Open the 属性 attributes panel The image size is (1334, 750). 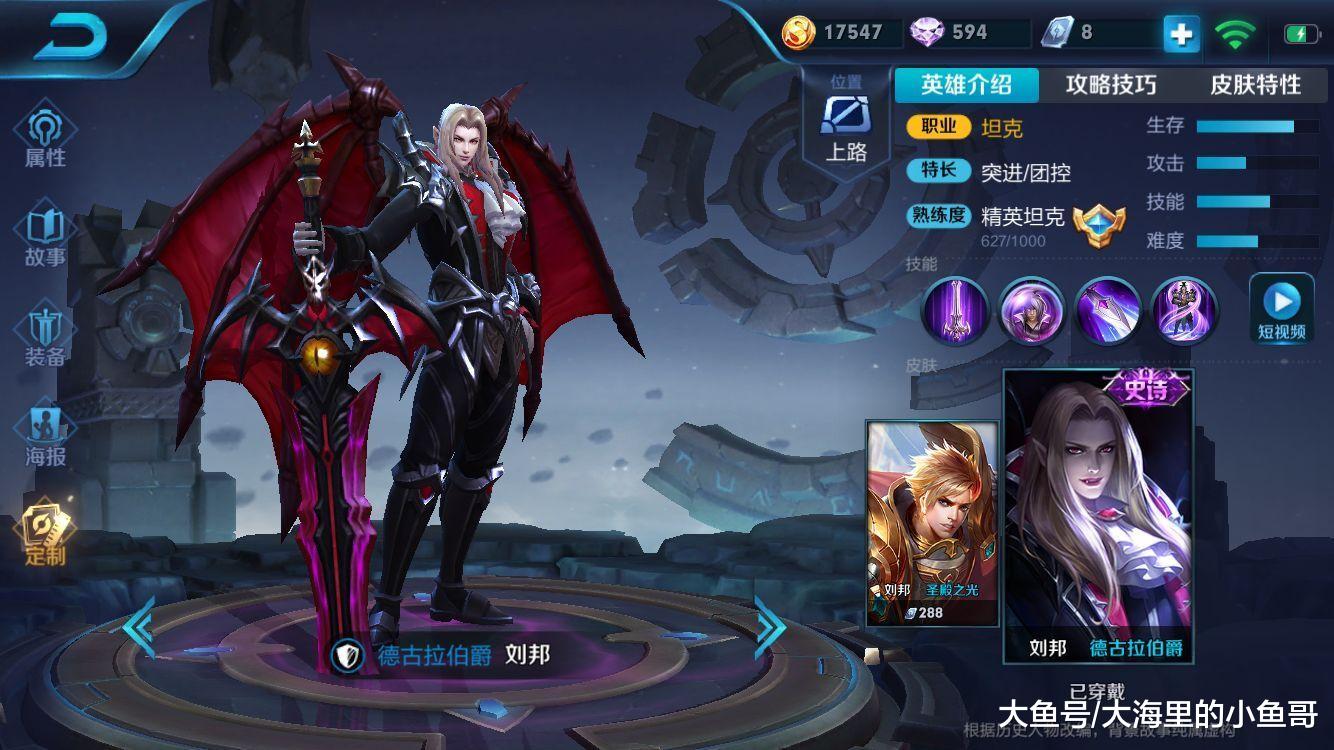(x=45, y=138)
